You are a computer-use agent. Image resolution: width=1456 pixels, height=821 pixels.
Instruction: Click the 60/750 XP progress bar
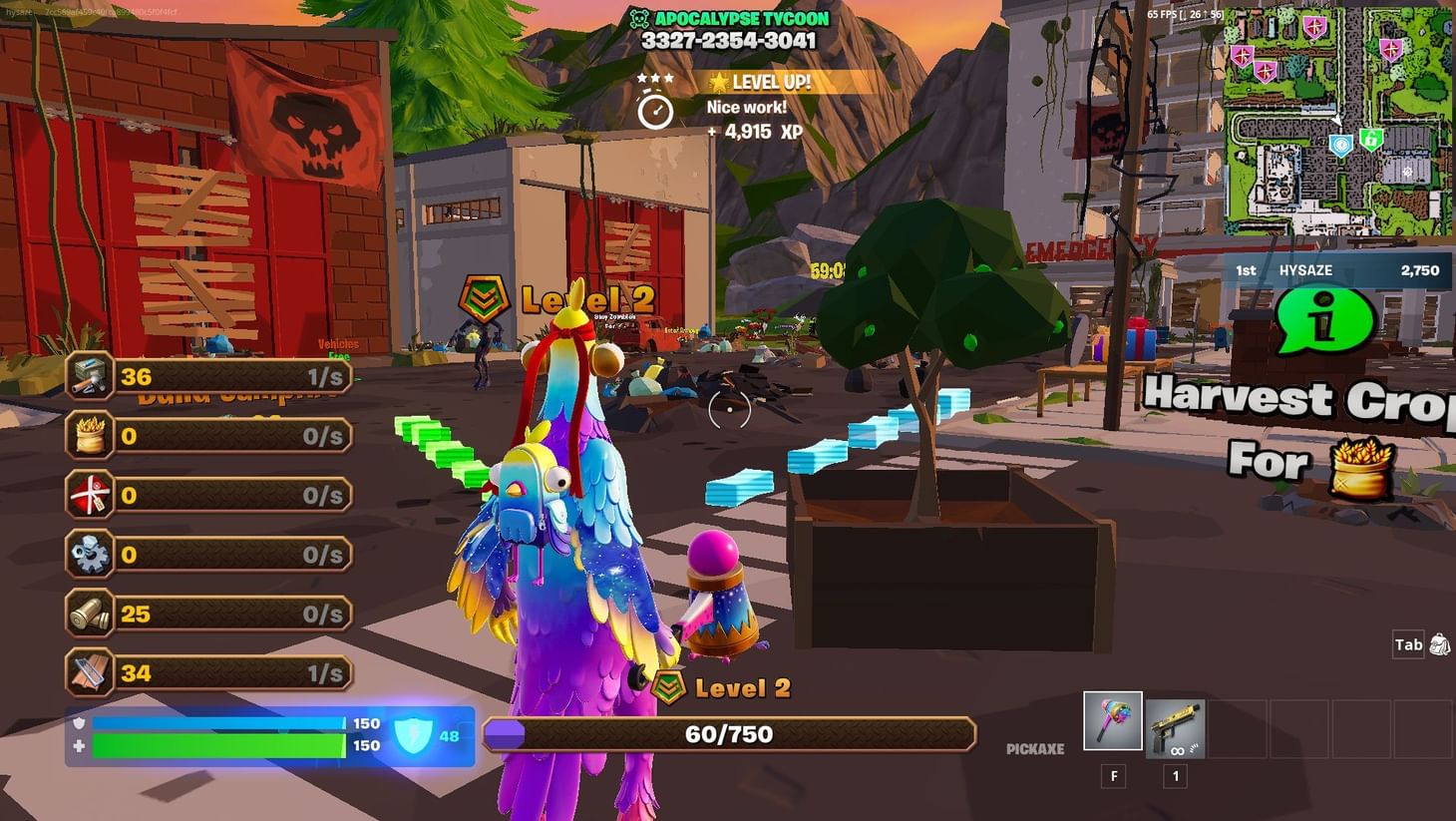730,734
